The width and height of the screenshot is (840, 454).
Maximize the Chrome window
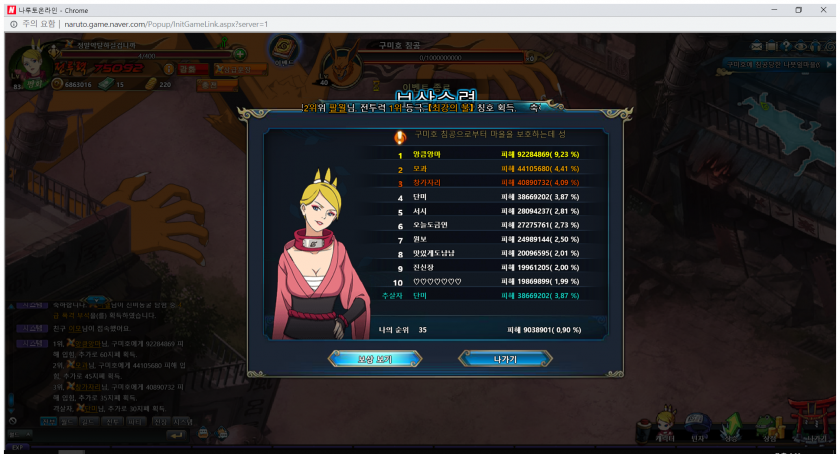tap(798, 10)
